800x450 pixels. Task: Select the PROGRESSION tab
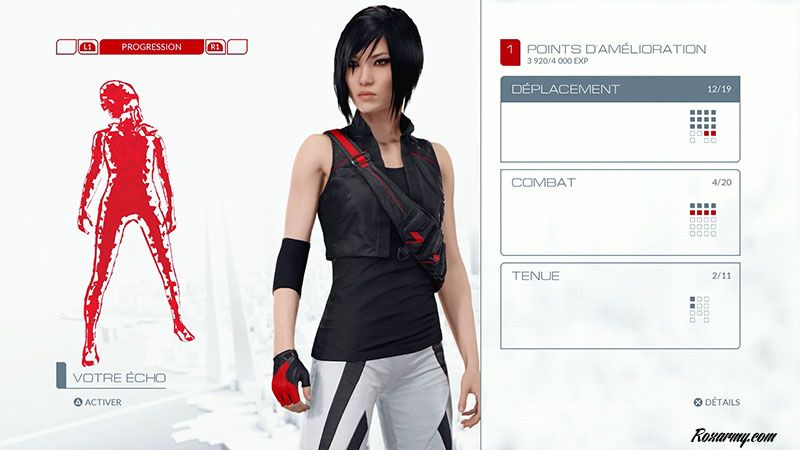click(151, 47)
